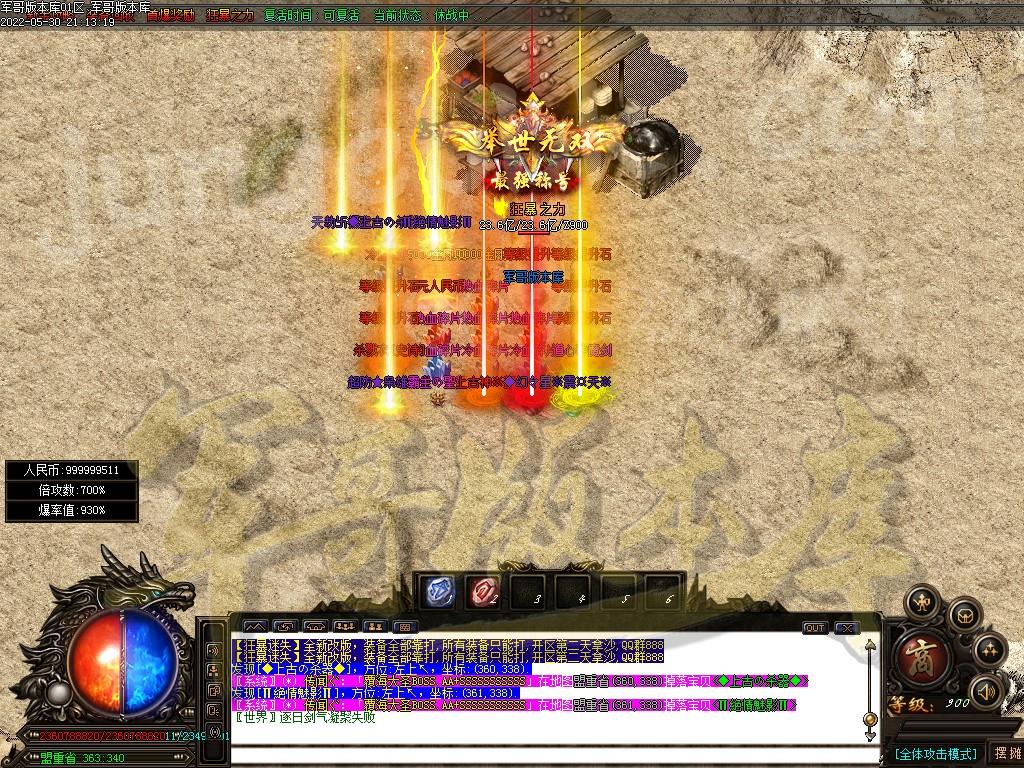Open the 首爆奖励 first-drop reward link

click(x=170, y=16)
